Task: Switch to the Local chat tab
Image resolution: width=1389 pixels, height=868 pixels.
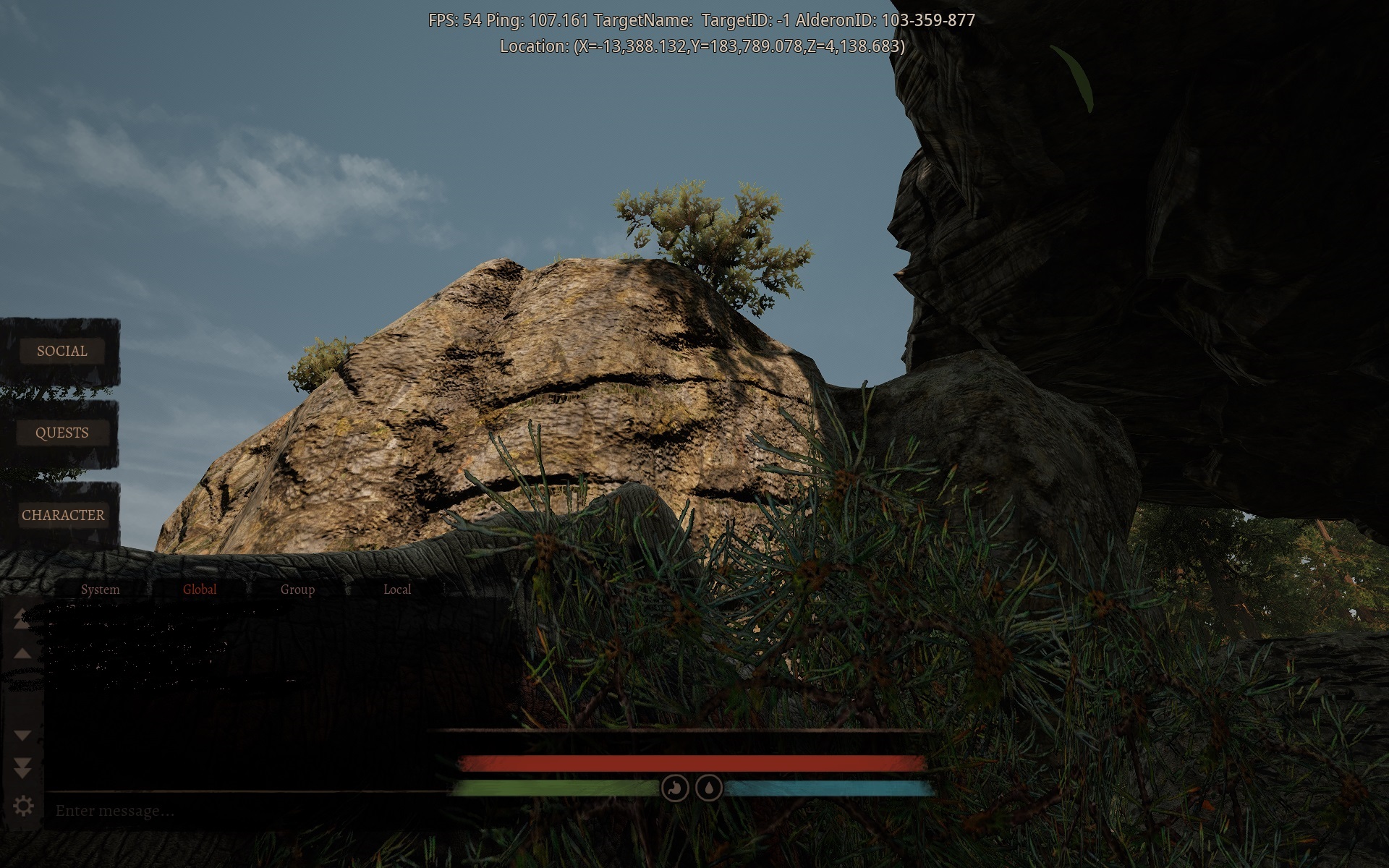Action: click(x=396, y=590)
